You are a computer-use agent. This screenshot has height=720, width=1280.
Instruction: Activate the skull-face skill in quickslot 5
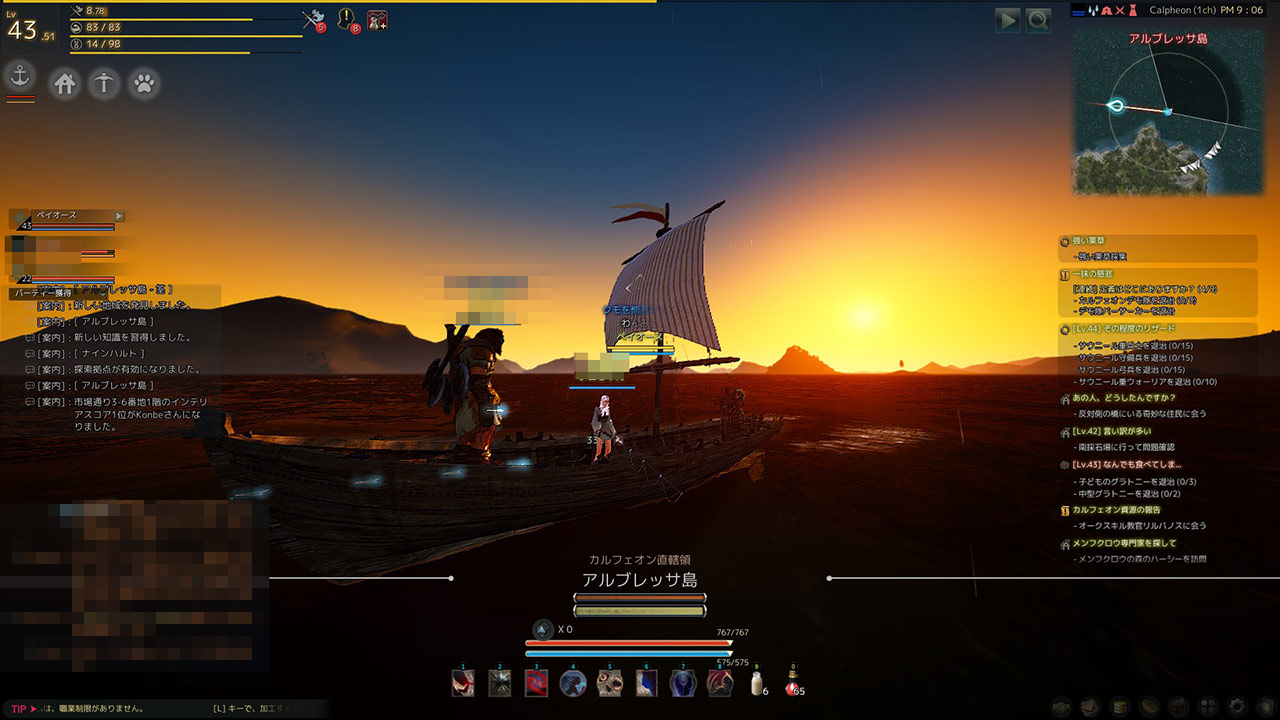(x=610, y=683)
